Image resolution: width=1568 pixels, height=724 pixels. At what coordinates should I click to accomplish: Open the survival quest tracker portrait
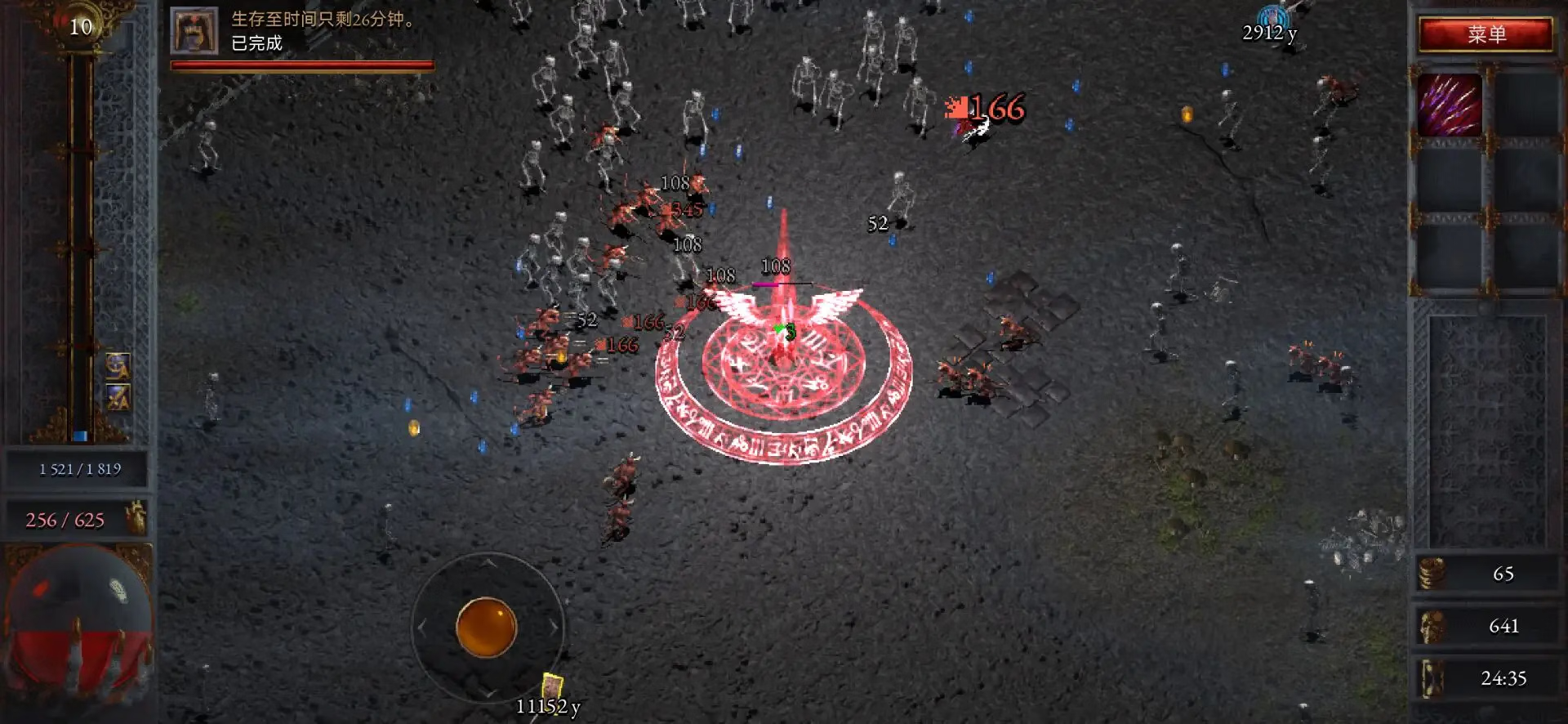194,31
